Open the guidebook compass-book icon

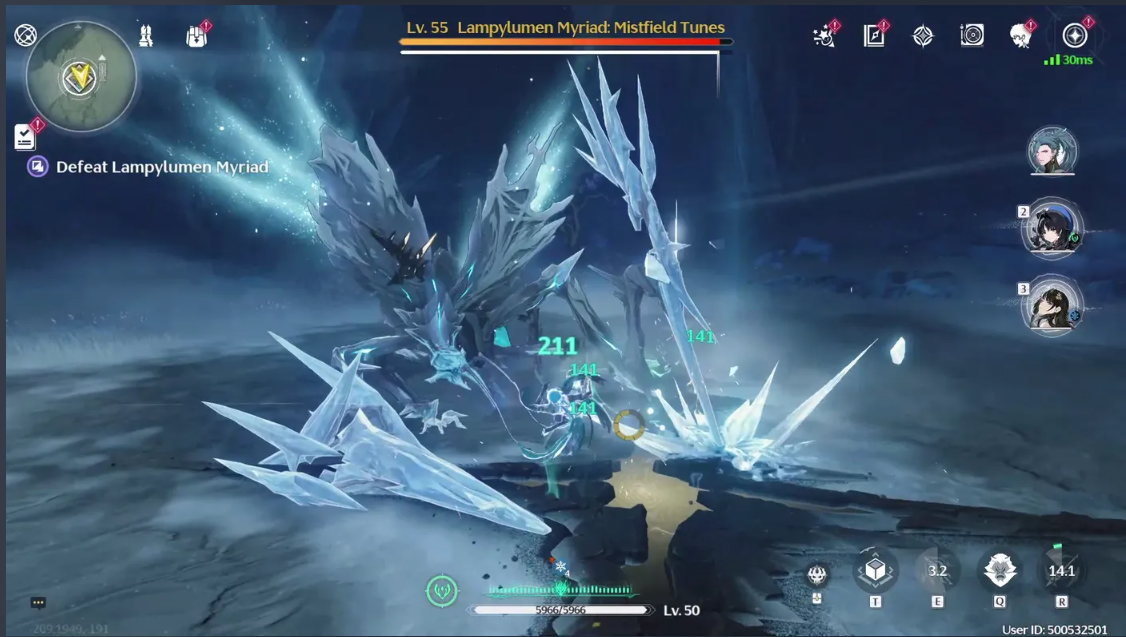pyautogui.click(x=874, y=36)
